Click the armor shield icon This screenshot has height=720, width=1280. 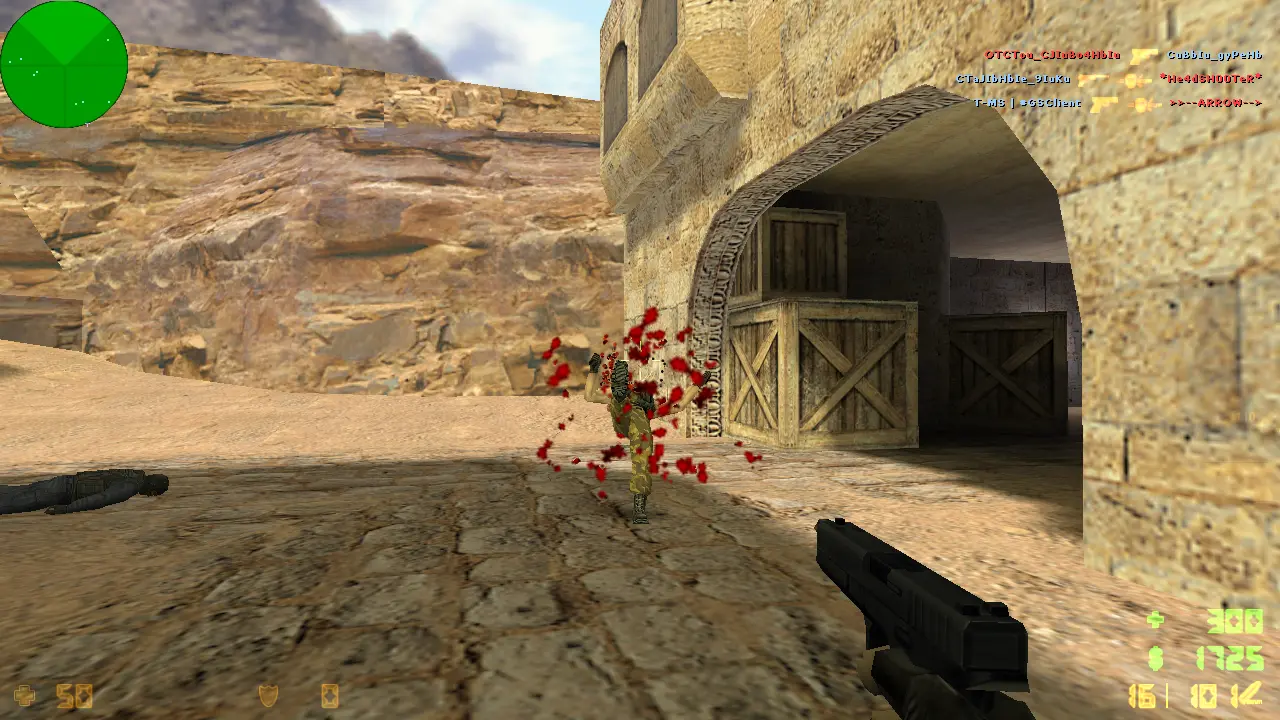[x=268, y=695]
